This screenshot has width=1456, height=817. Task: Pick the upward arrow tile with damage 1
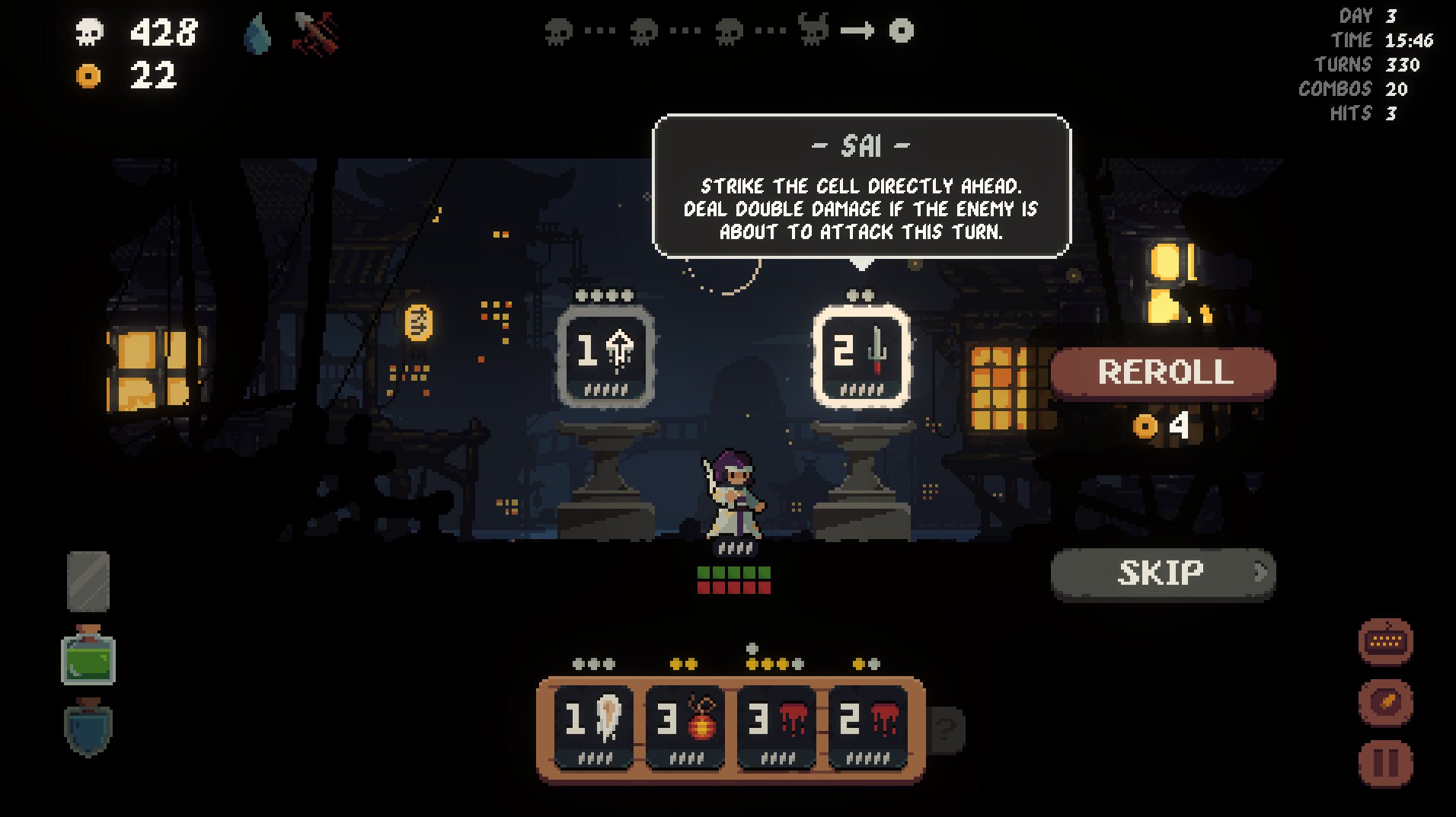(605, 356)
